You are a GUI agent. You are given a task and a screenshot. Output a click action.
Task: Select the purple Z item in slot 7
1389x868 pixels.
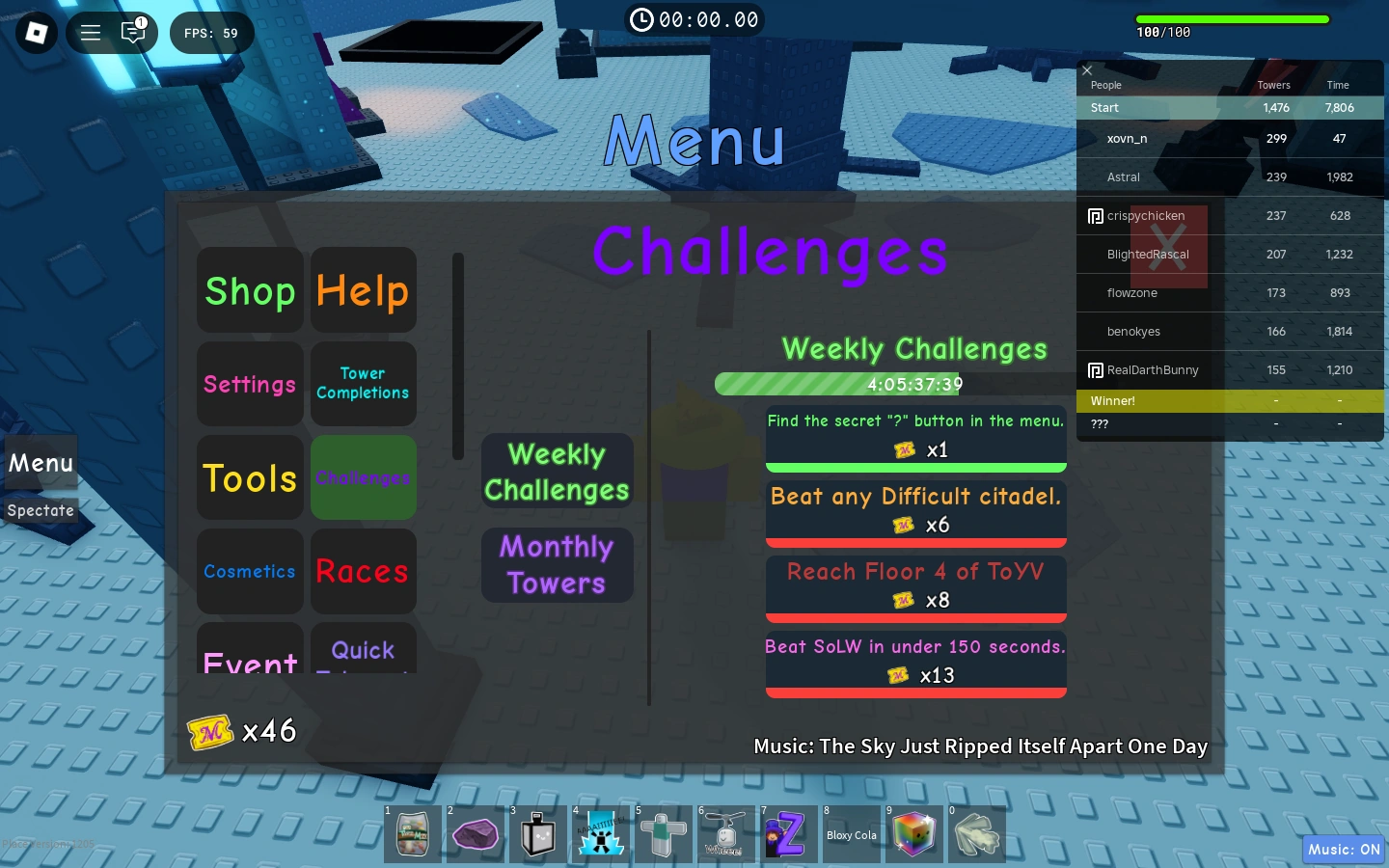pos(789,834)
